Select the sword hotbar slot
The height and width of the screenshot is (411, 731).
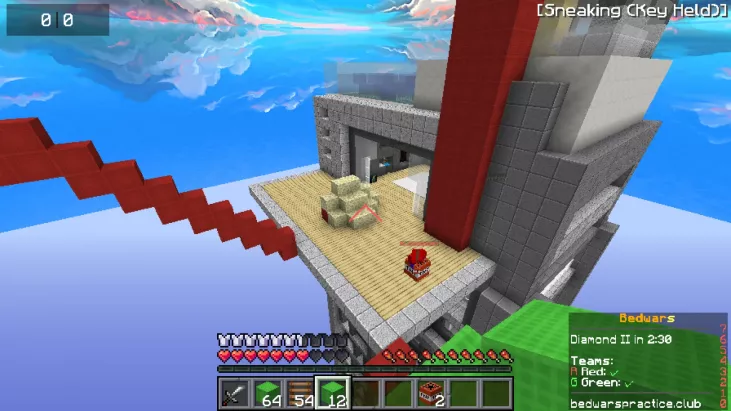[x=235, y=393]
